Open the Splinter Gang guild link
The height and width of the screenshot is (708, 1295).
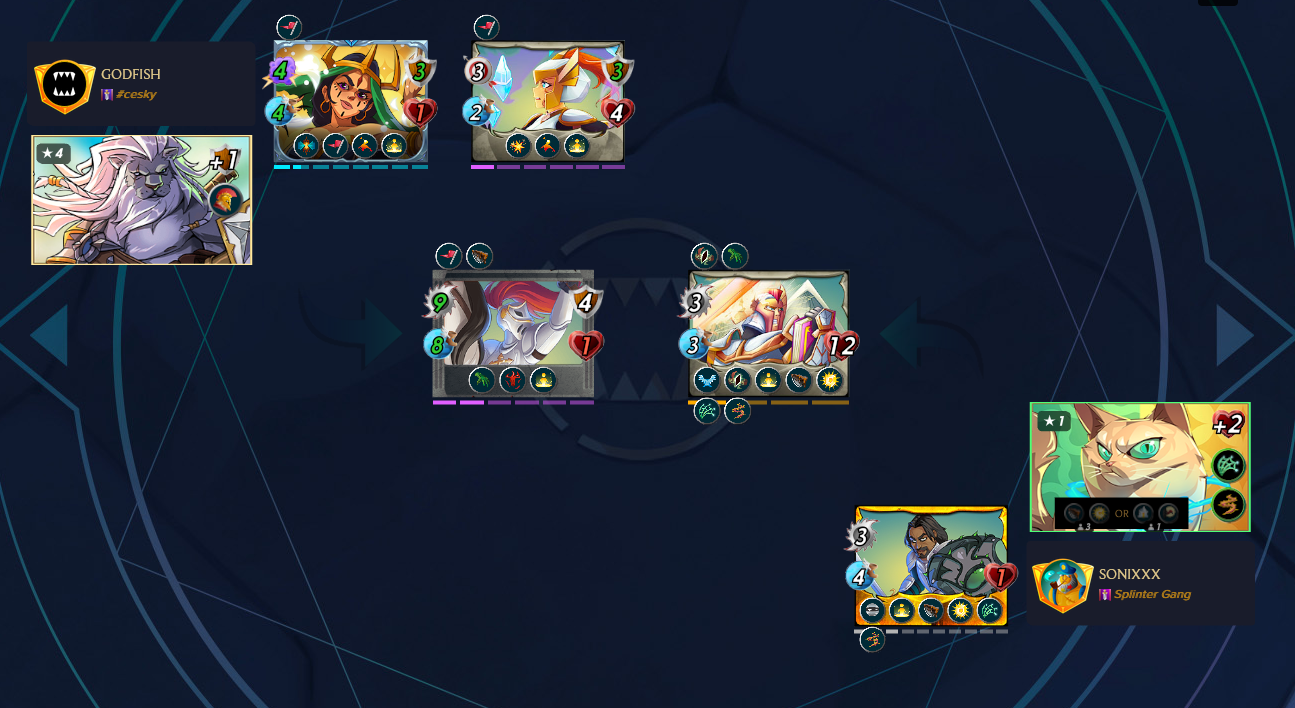click(1151, 595)
